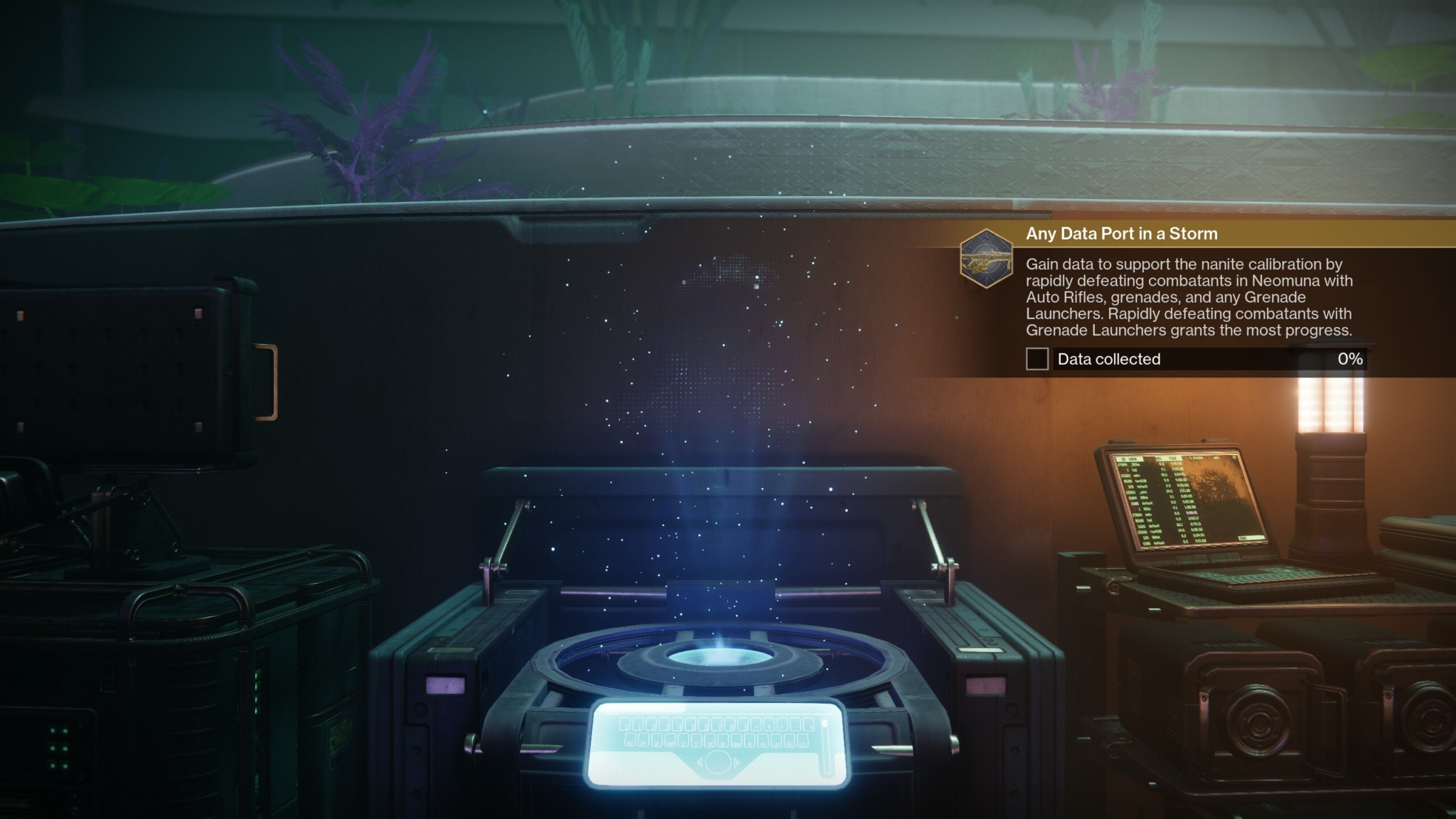Click the right chevron beside the dial
Viewport: 1456px width, 819px height.
tap(737, 762)
